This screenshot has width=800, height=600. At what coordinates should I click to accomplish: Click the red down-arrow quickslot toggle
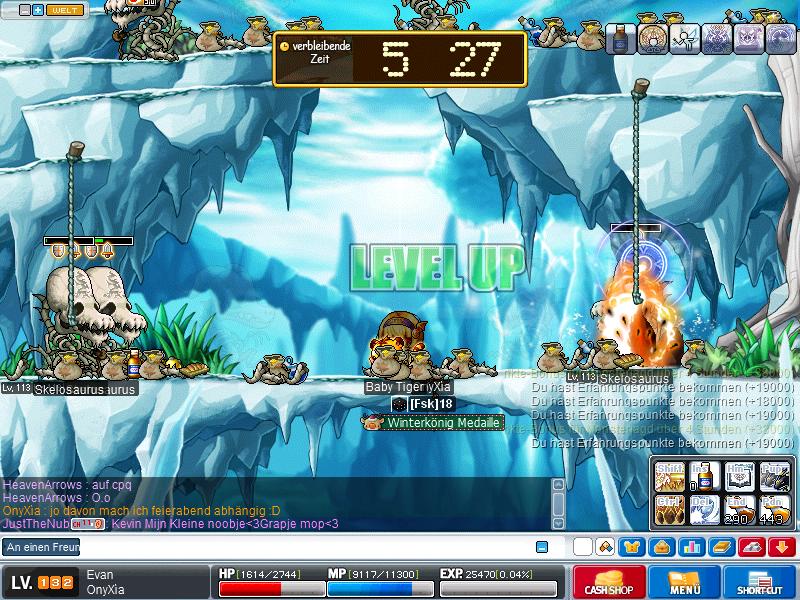780,547
